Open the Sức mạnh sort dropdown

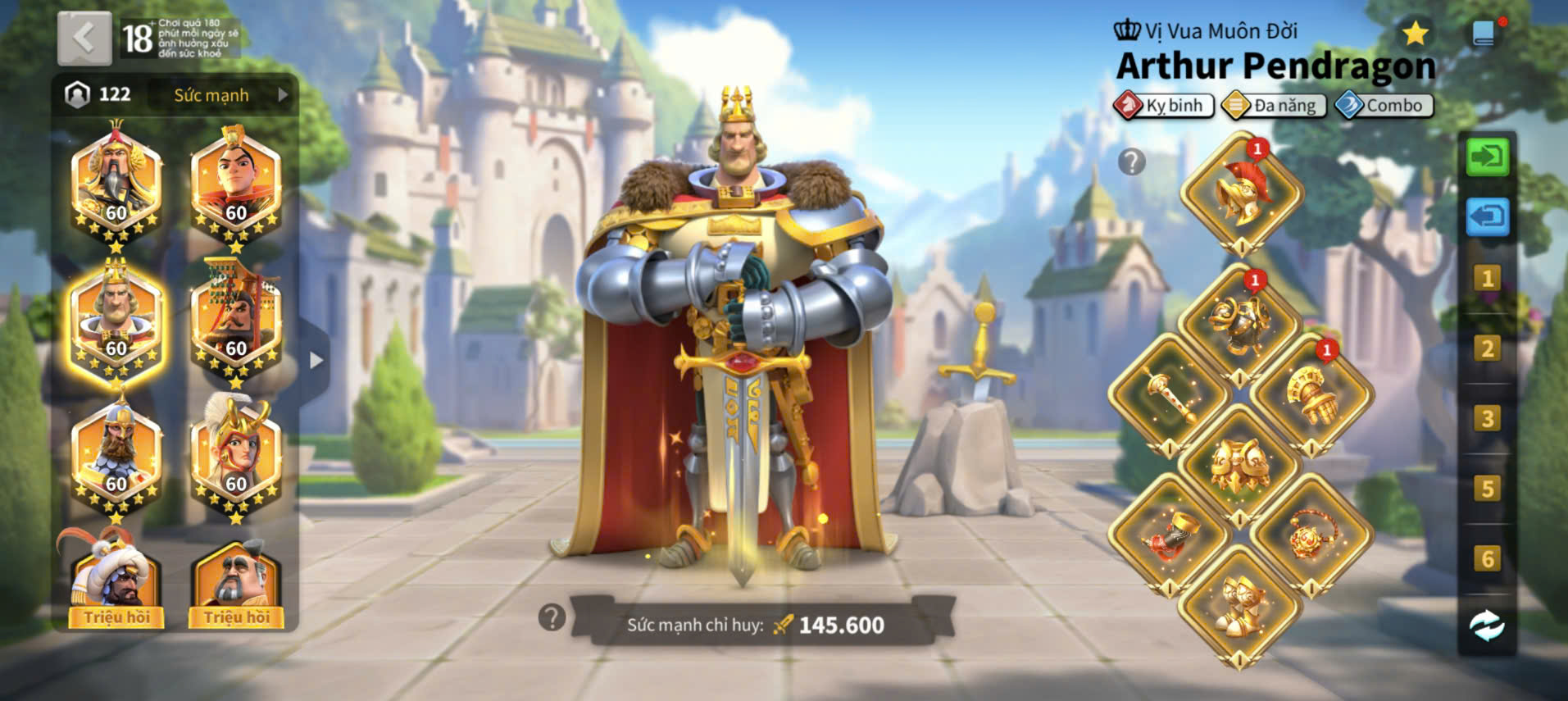(223, 95)
